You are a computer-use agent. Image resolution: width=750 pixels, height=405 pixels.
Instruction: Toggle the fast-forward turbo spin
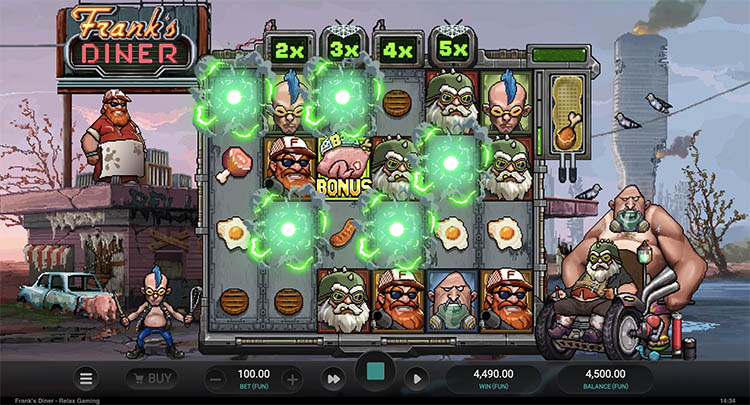tap(332, 379)
